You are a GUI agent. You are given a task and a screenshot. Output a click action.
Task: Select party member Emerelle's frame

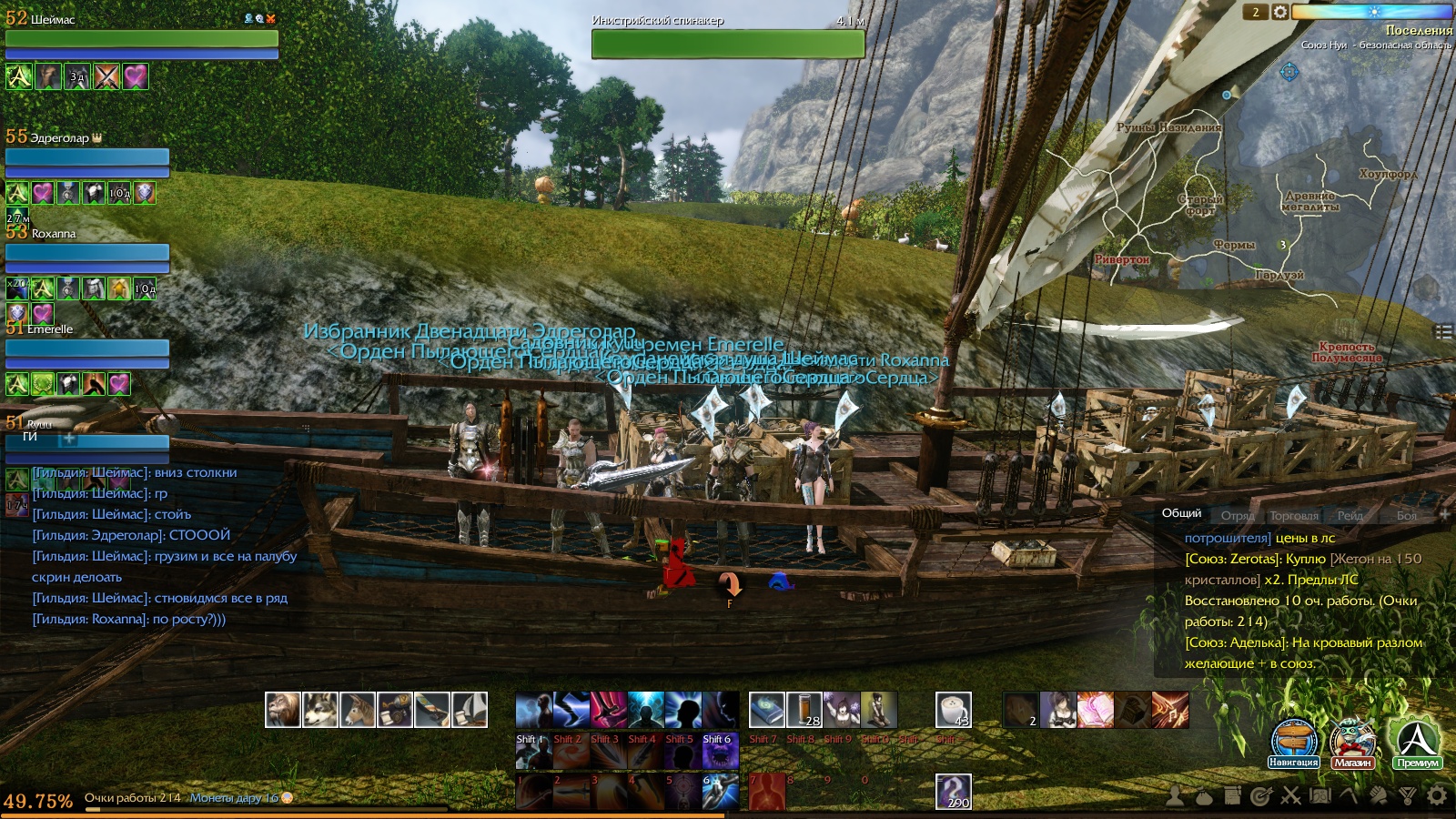point(87,348)
